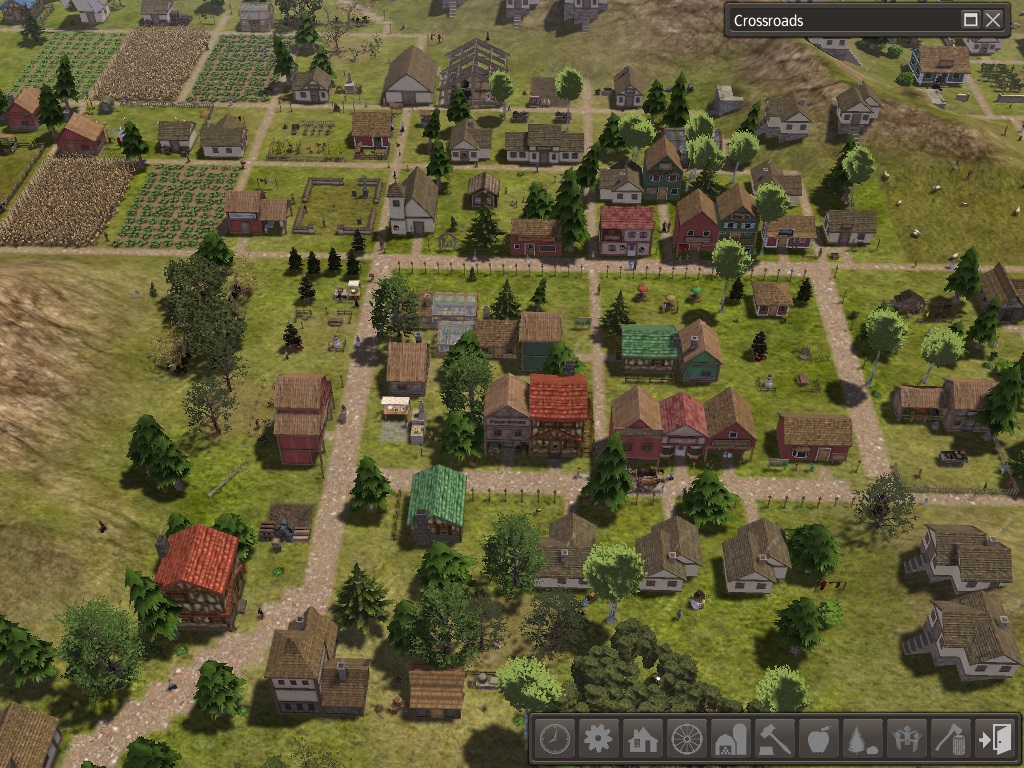Viewport: 1024px width, 768px height.
Task: Click the exit door icon
Action: (x=994, y=740)
